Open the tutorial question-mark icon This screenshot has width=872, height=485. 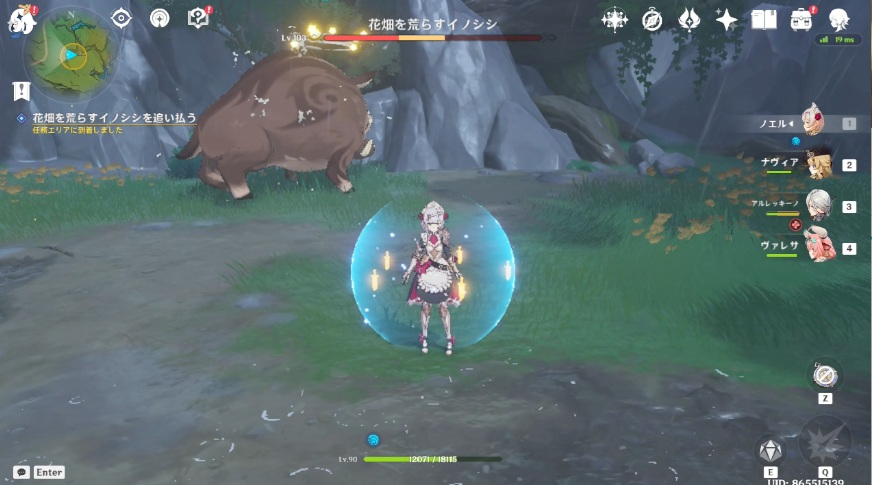click(198, 18)
